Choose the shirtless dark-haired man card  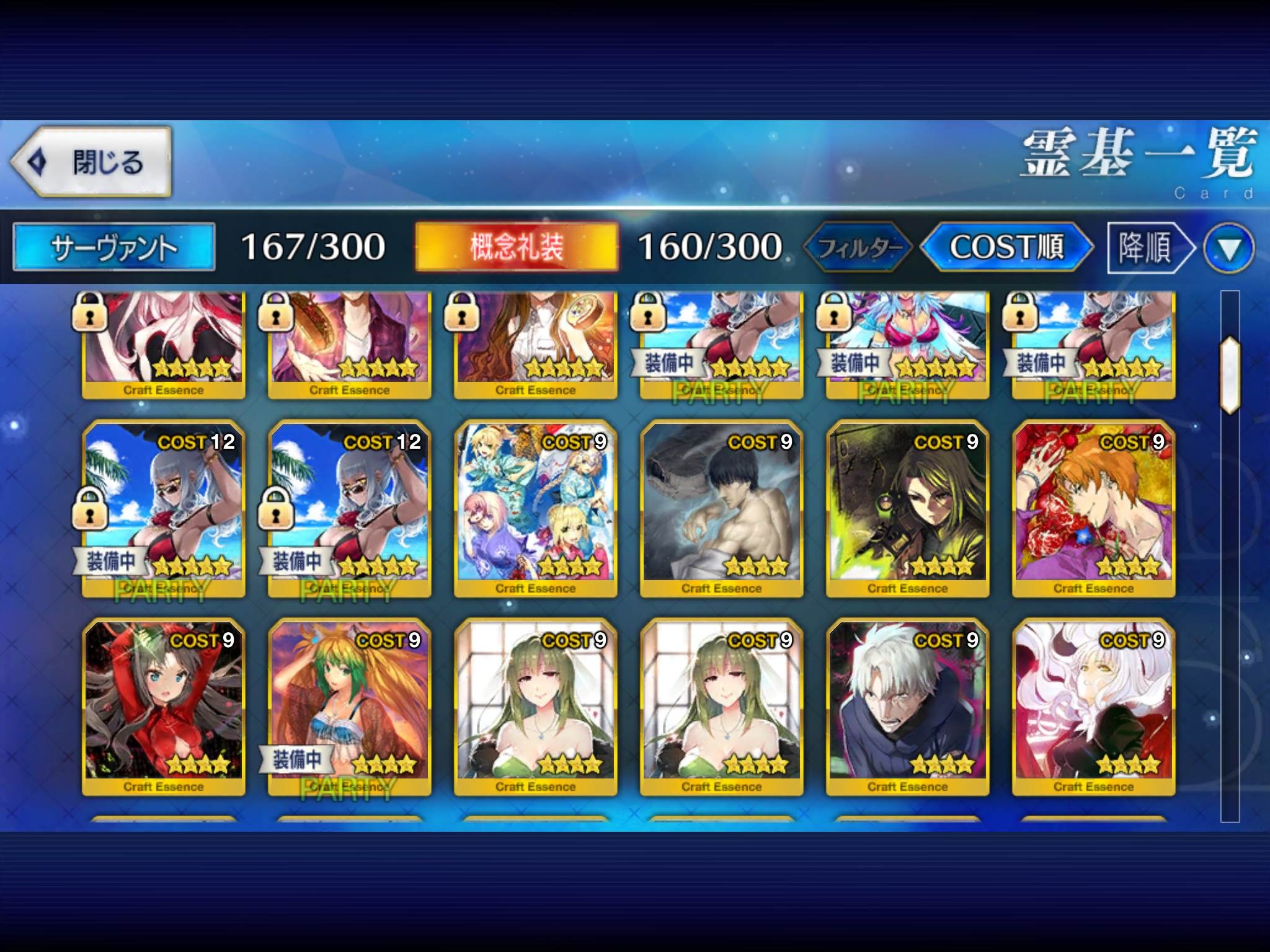(x=722, y=508)
